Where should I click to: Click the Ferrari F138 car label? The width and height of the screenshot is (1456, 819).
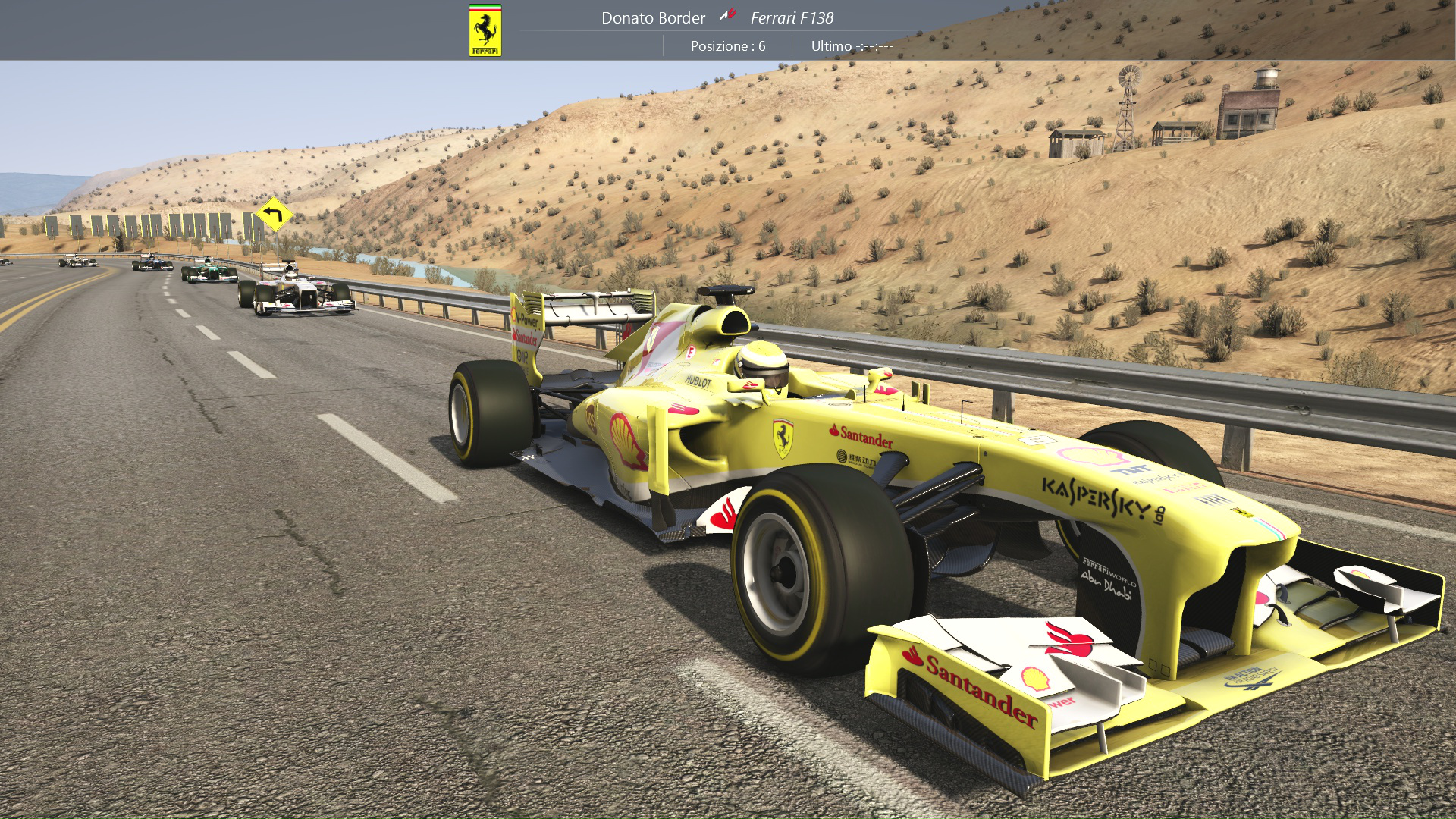coord(792,17)
